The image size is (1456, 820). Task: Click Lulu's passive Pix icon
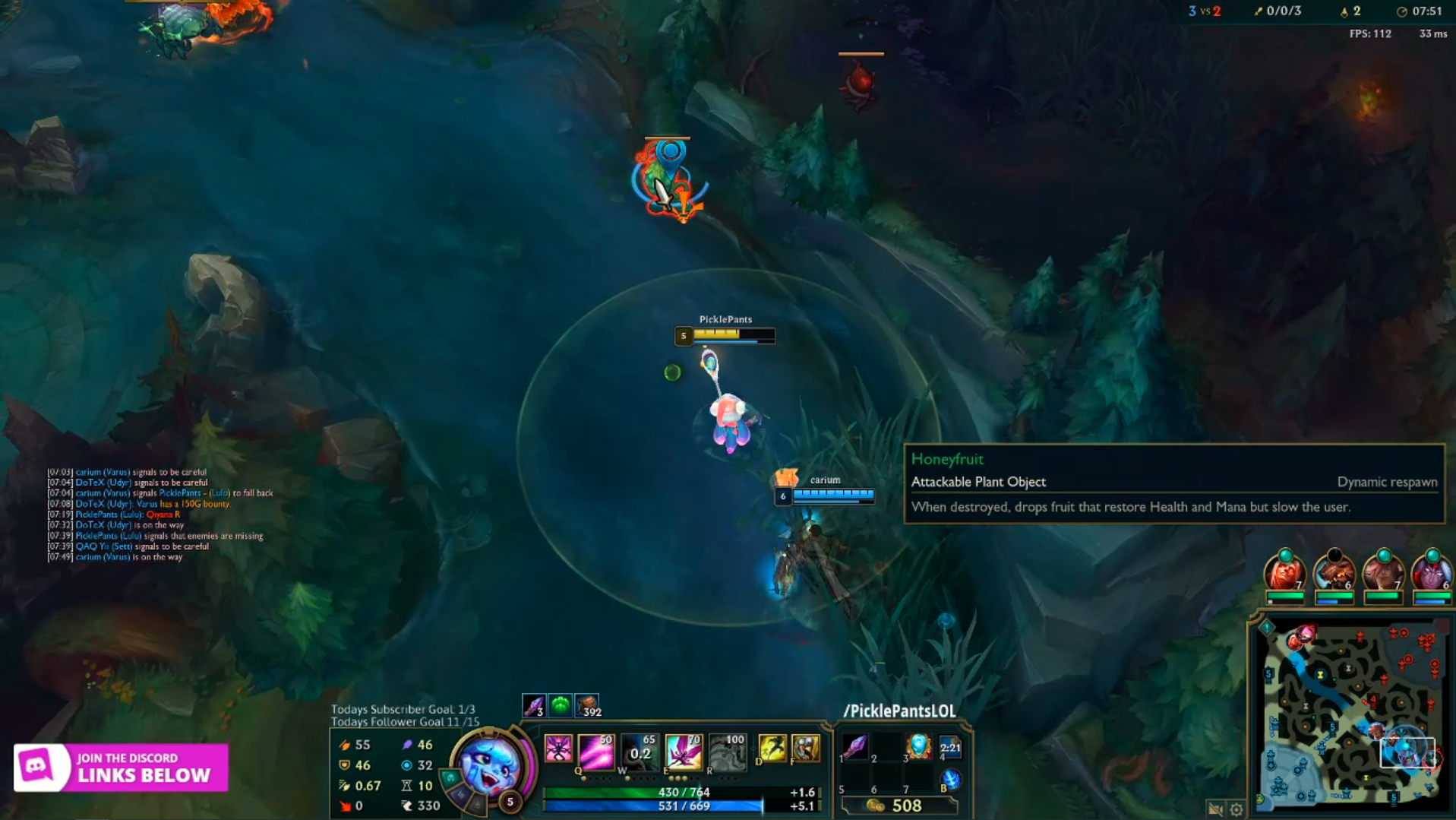558,750
